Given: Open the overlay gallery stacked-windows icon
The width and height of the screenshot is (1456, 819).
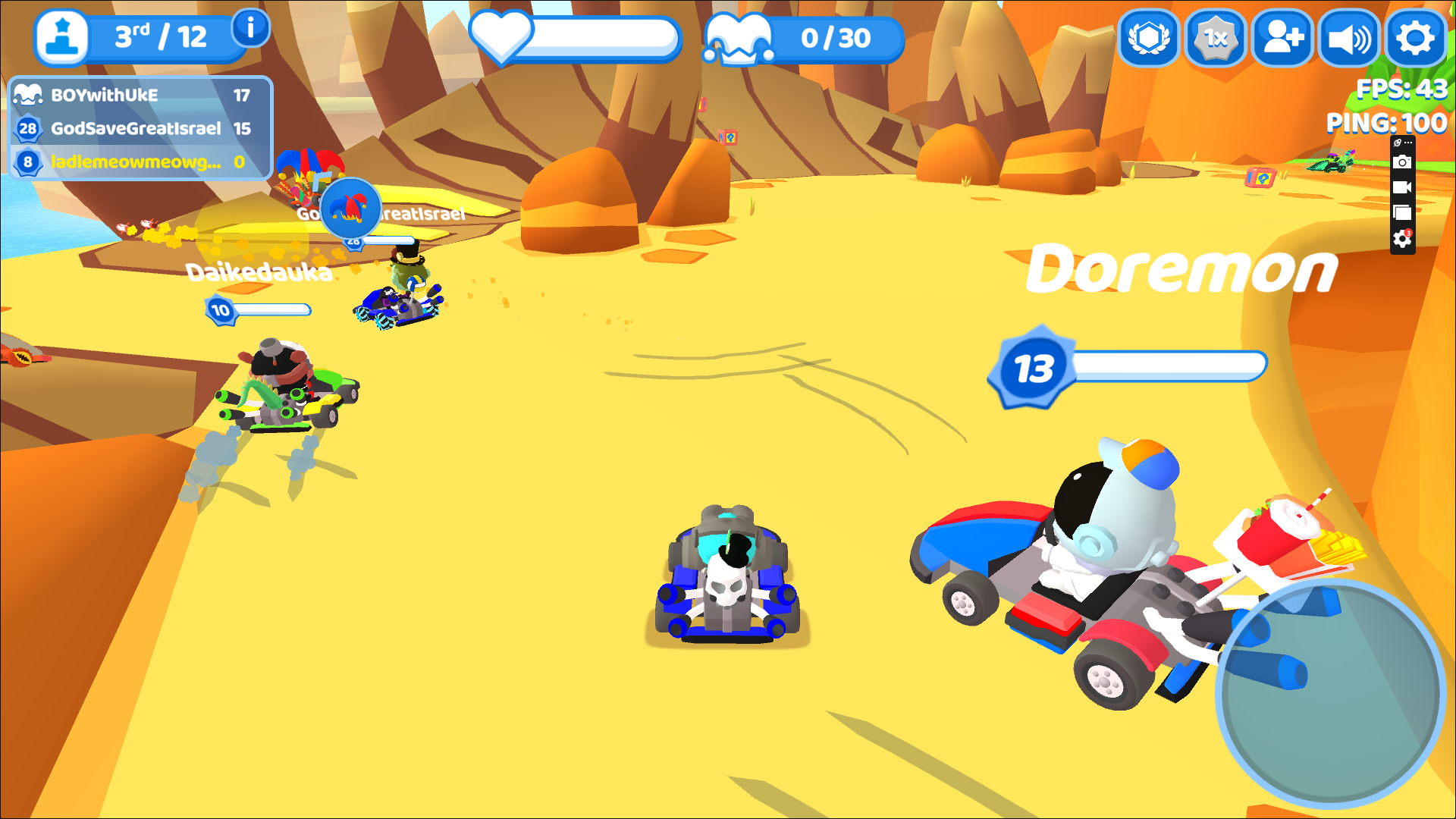Looking at the screenshot, I should pos(1402,213).
